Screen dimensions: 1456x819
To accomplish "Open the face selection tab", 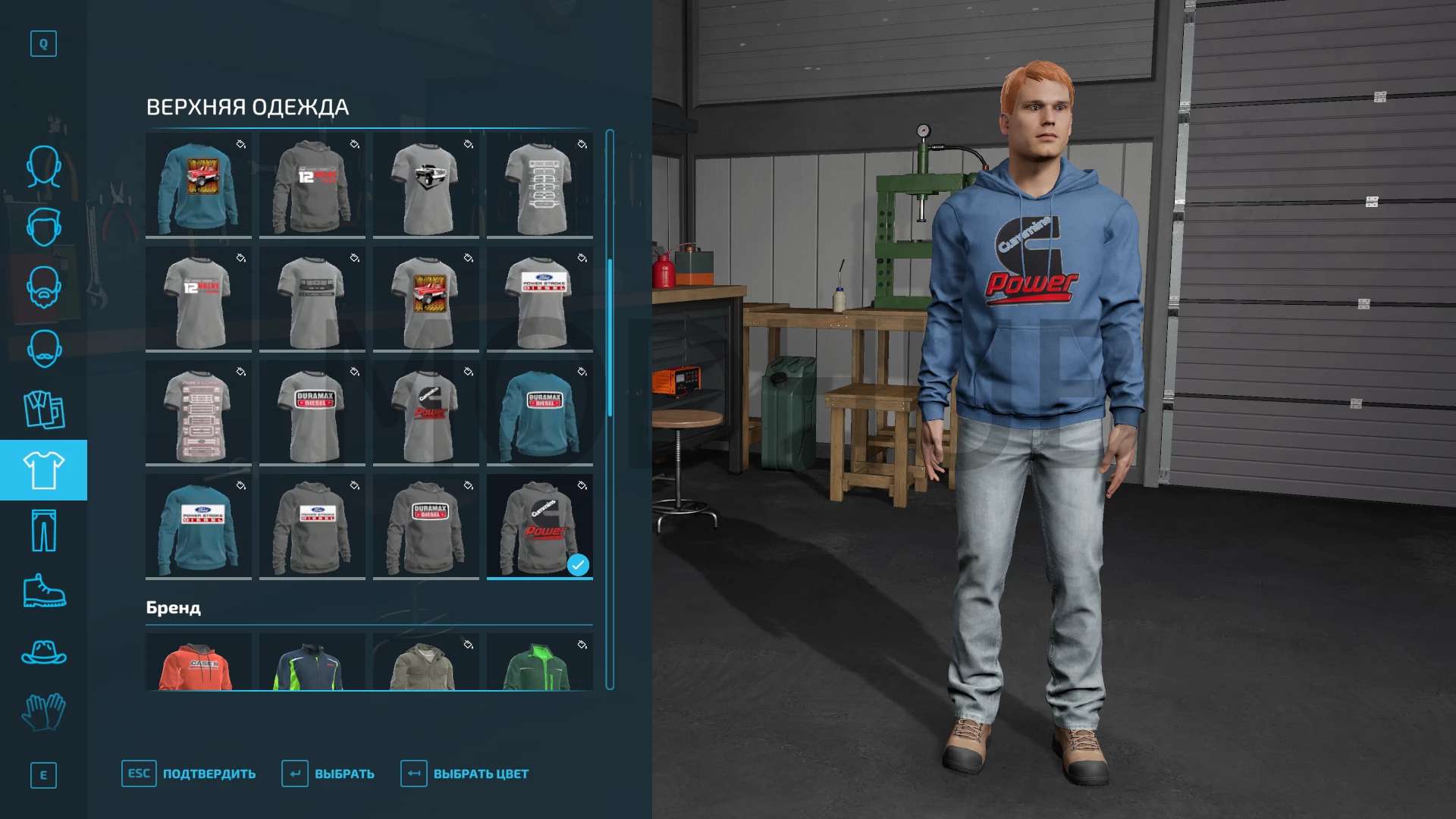I will coord(43,166).
